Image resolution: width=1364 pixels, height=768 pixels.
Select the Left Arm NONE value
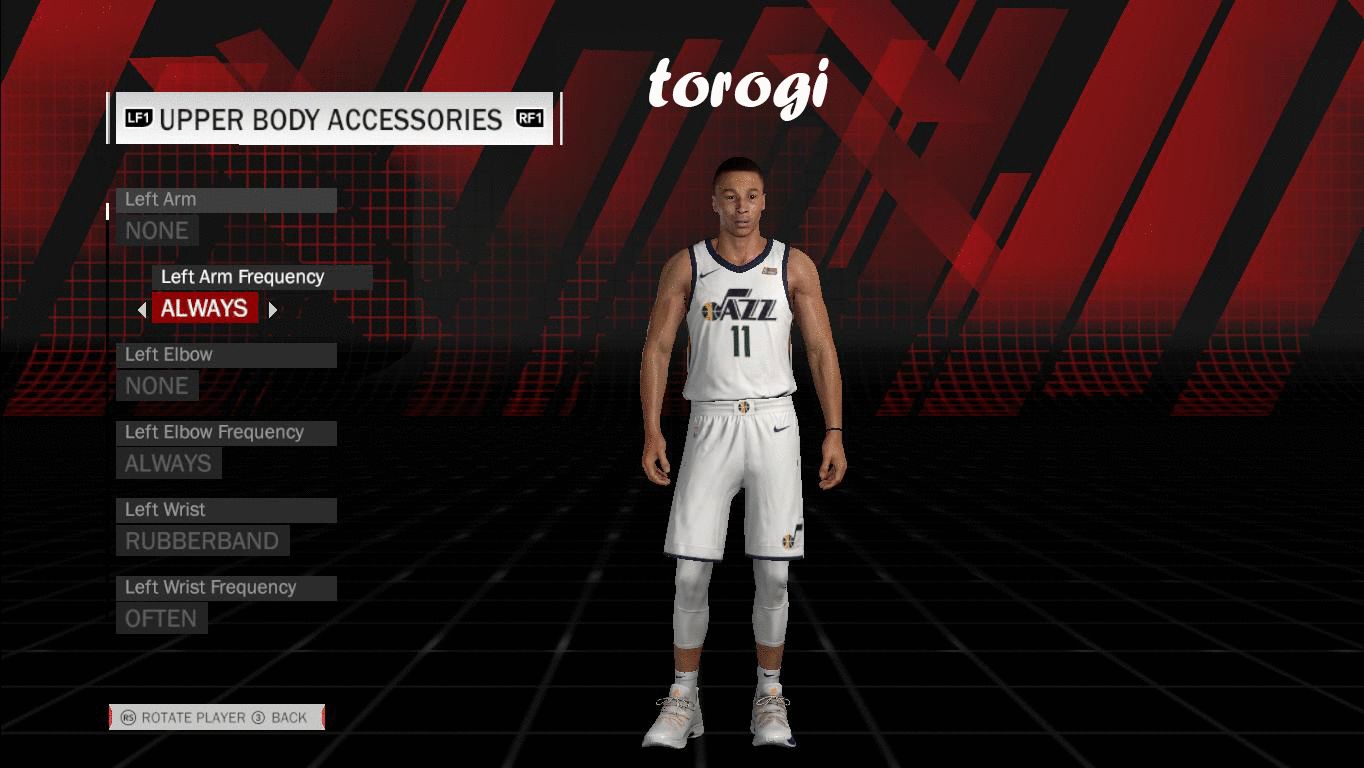tap(157, 231)
